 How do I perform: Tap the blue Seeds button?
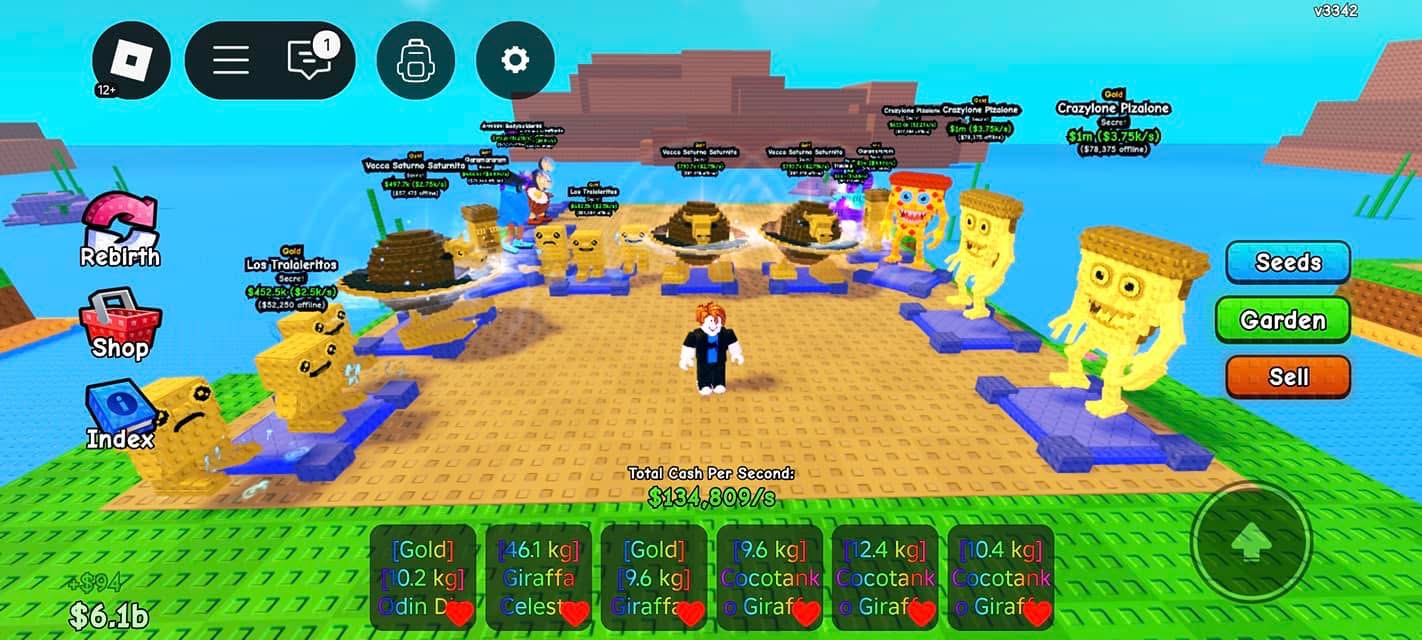(x=1288, y=263)
